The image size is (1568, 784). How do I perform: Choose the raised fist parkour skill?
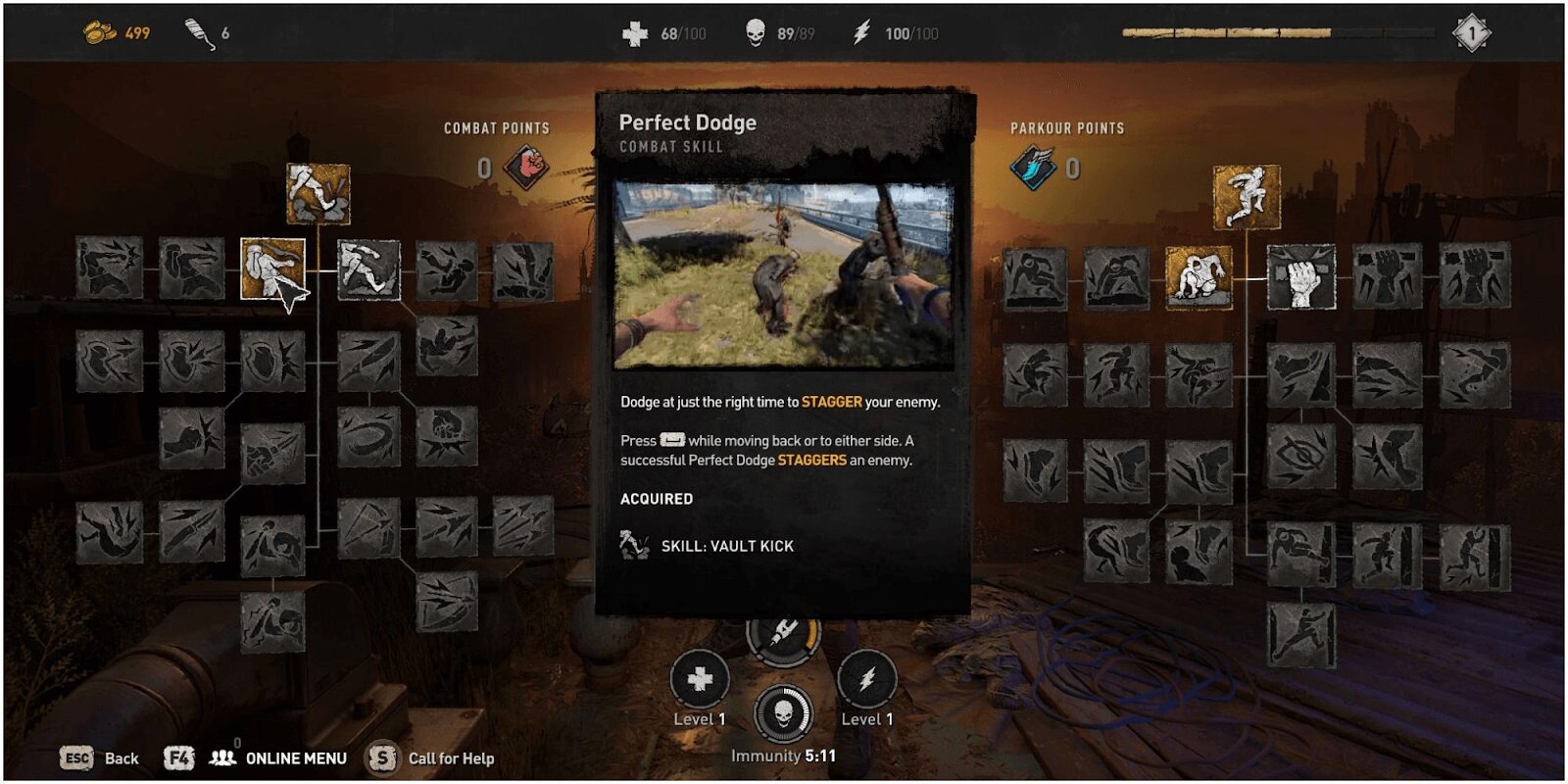(x=1301, y=277)
